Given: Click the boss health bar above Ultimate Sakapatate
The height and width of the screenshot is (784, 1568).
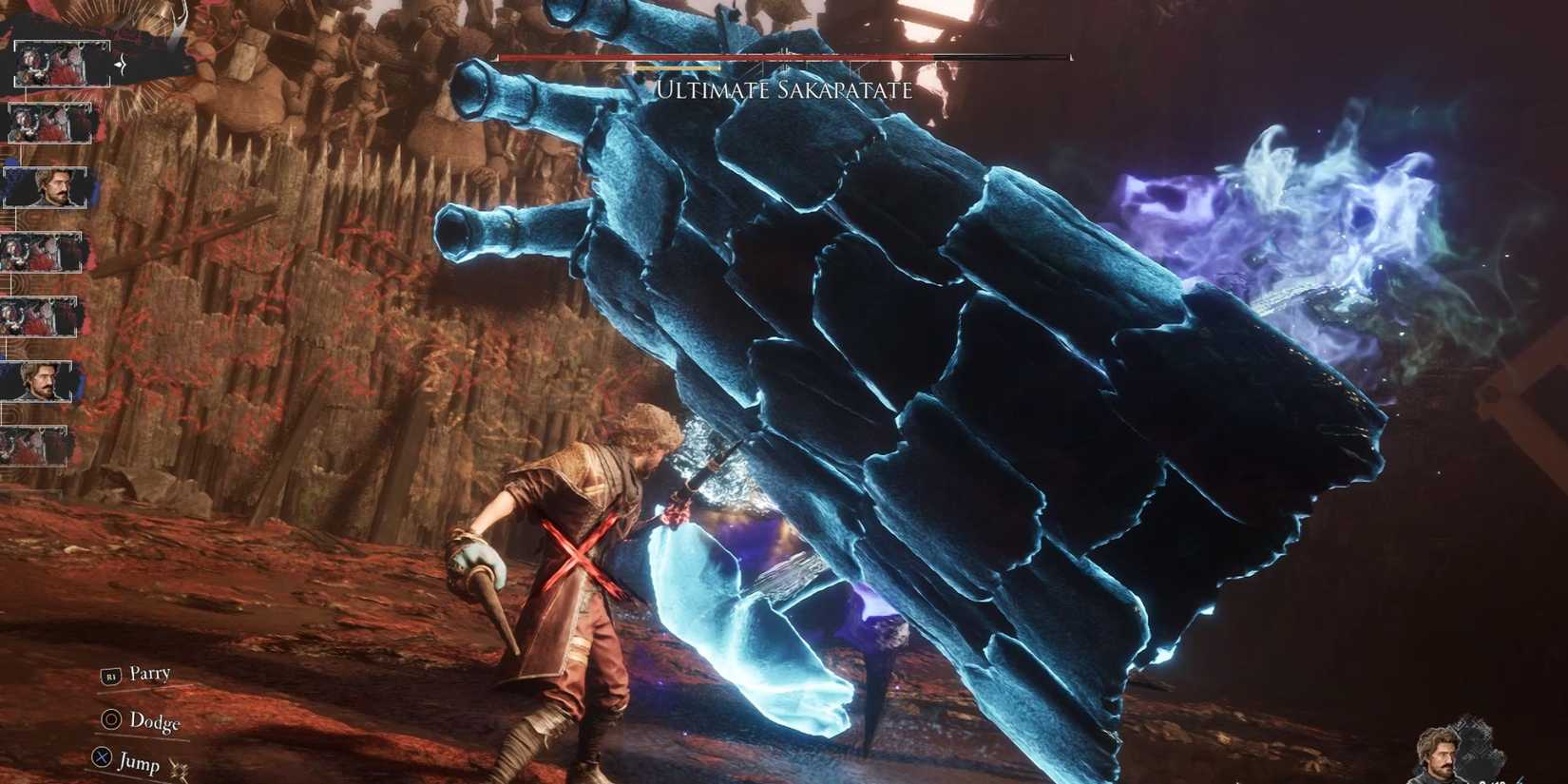Looking at the screenshot, I should click(779, 57).
